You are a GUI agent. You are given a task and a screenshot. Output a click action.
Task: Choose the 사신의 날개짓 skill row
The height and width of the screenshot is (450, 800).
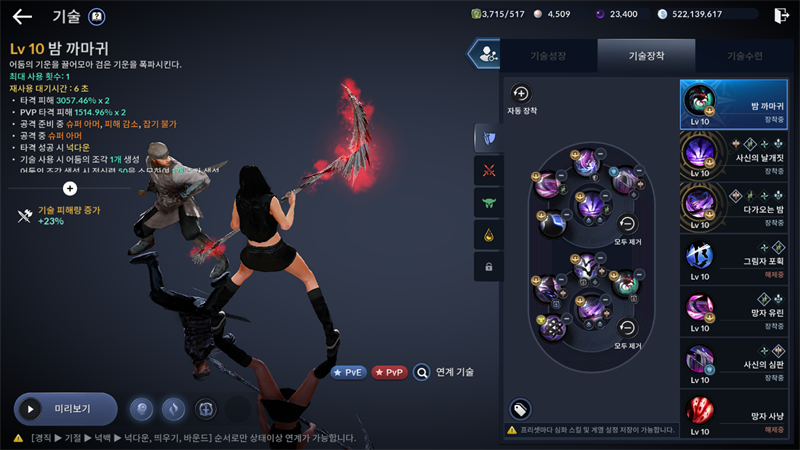[x=738, y=155]
